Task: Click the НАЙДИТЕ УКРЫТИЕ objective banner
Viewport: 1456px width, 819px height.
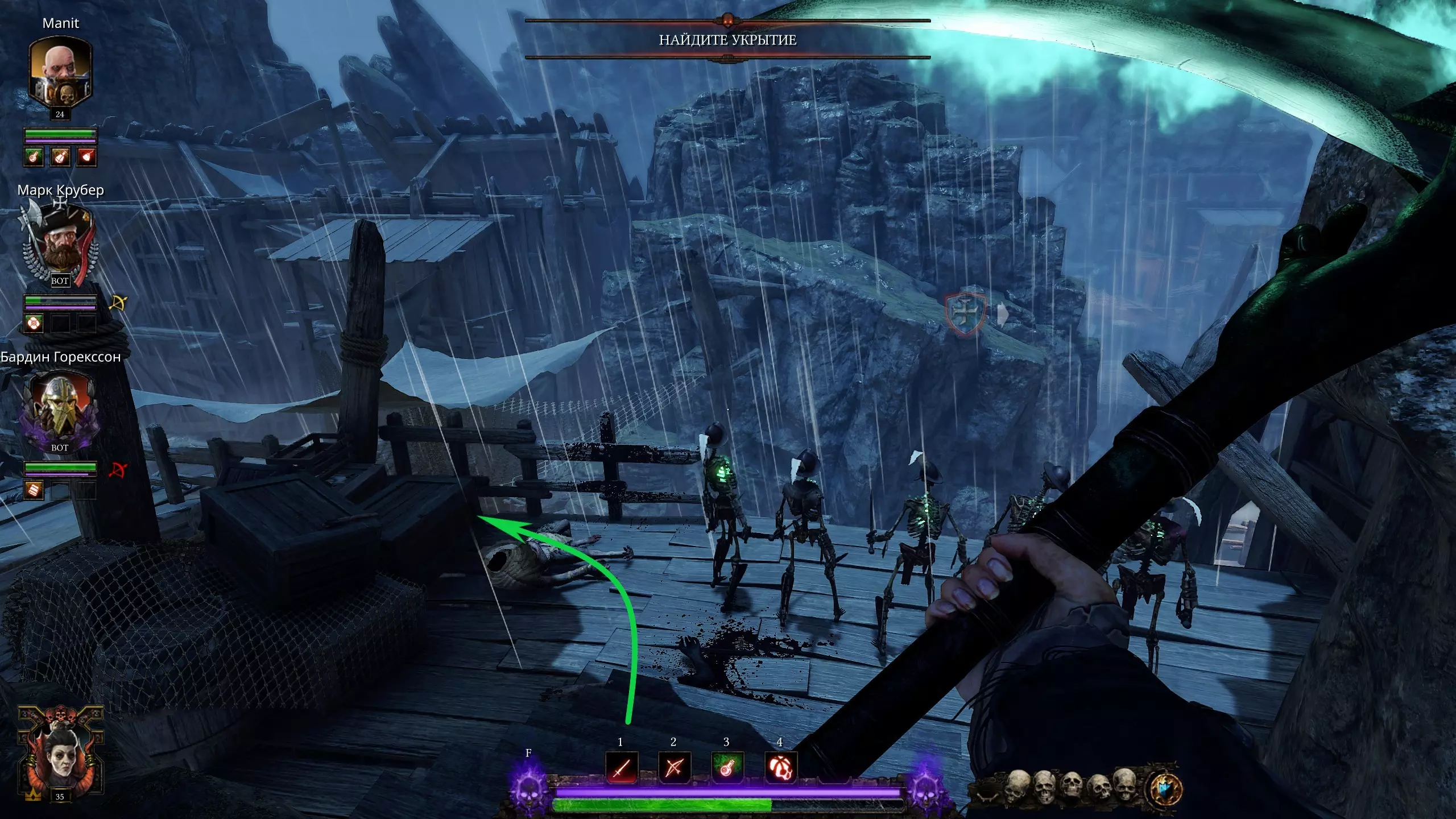Action: pyautogui.click(x=727, y=40)
